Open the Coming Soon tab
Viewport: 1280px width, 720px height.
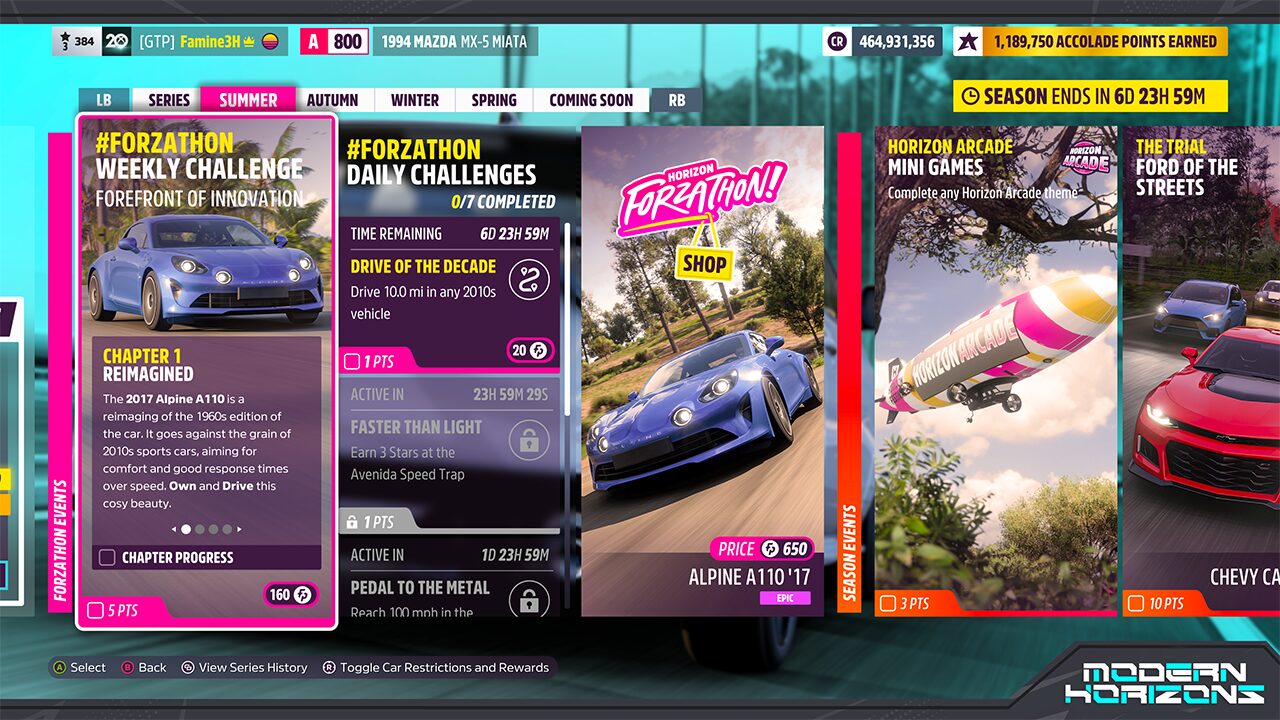coord(591,100)
